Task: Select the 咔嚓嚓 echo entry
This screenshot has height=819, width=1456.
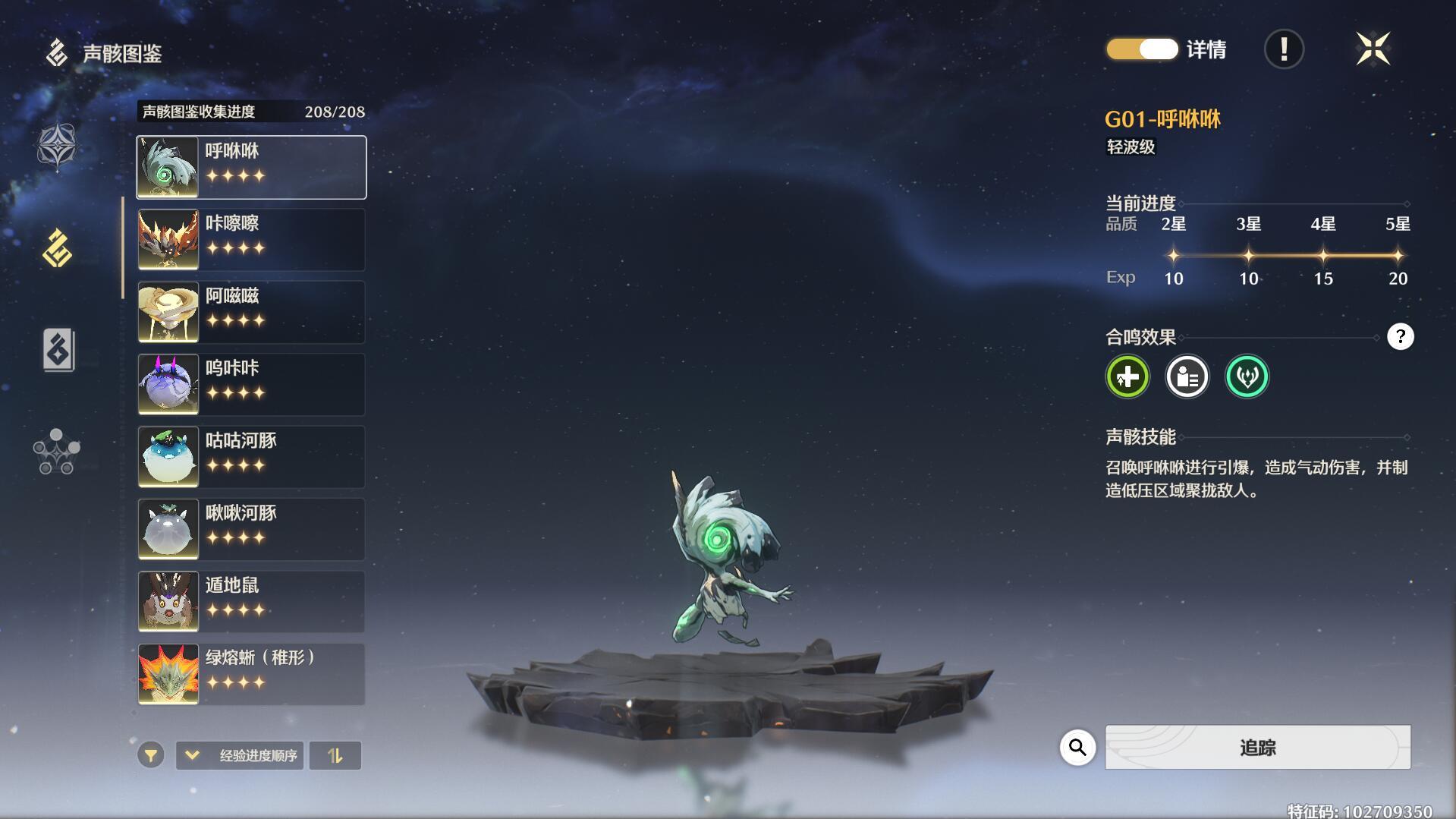Action: 251,240
